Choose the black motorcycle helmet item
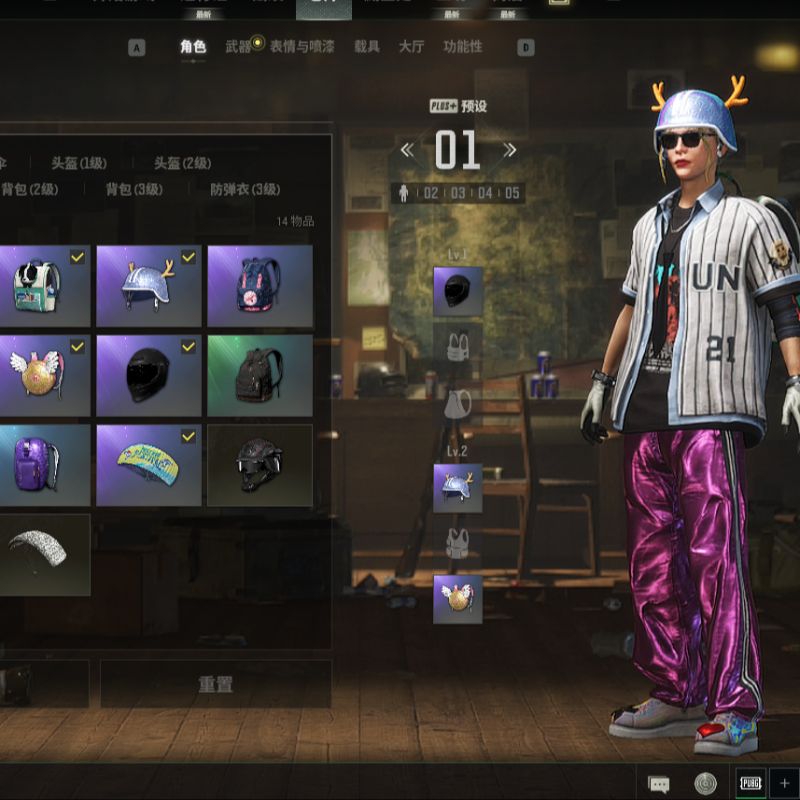800x800 pixels. [x=148, y=375]
